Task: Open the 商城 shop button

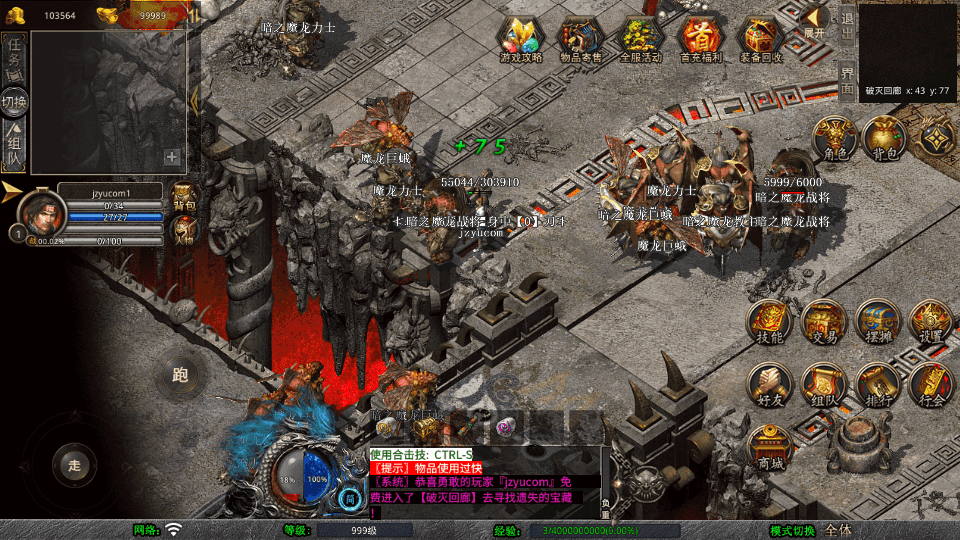Action: coord(770,447)
